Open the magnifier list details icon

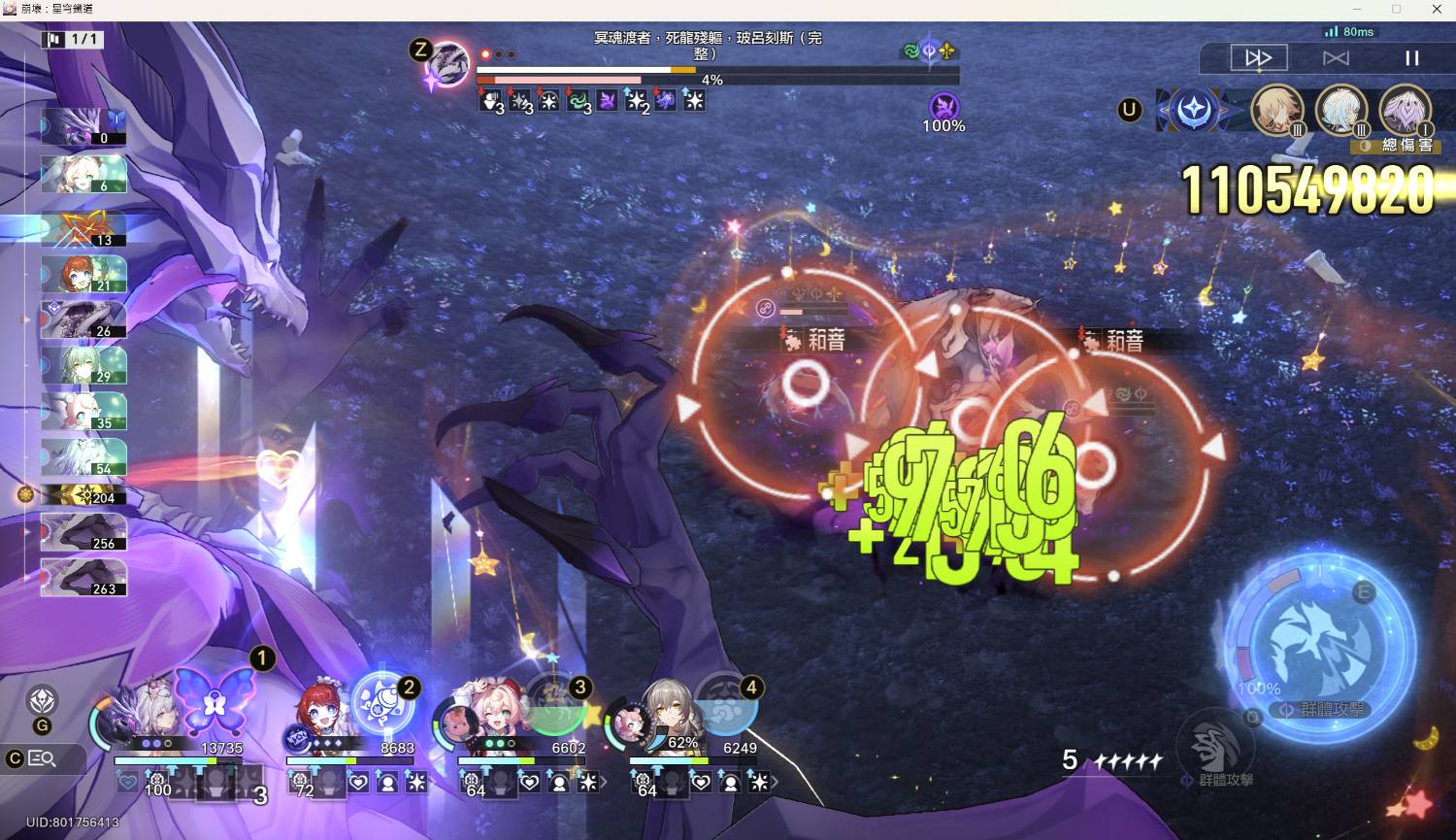click(42, 758)
